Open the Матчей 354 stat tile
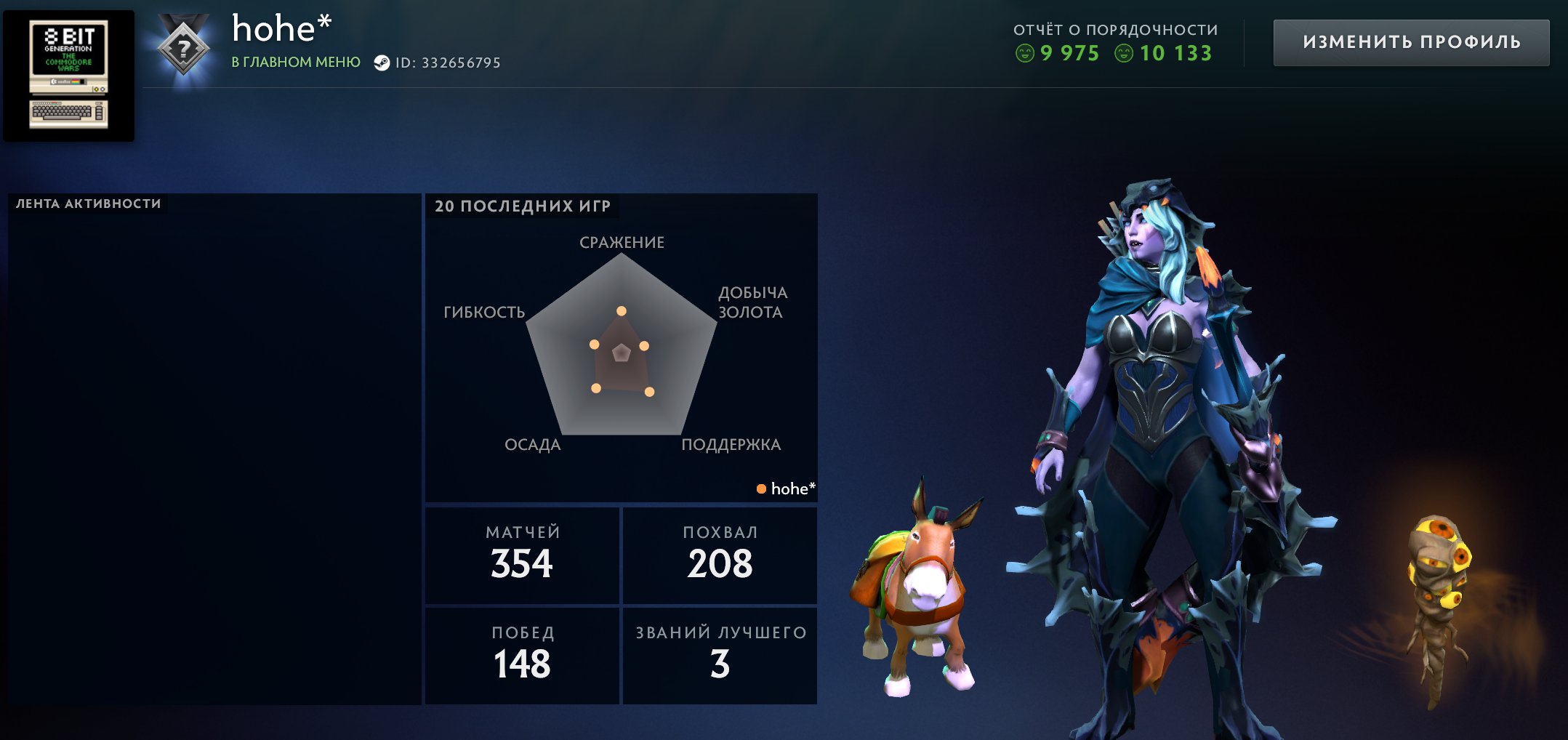This screenshot has height=740, width=1568. (x=522, y=555)
